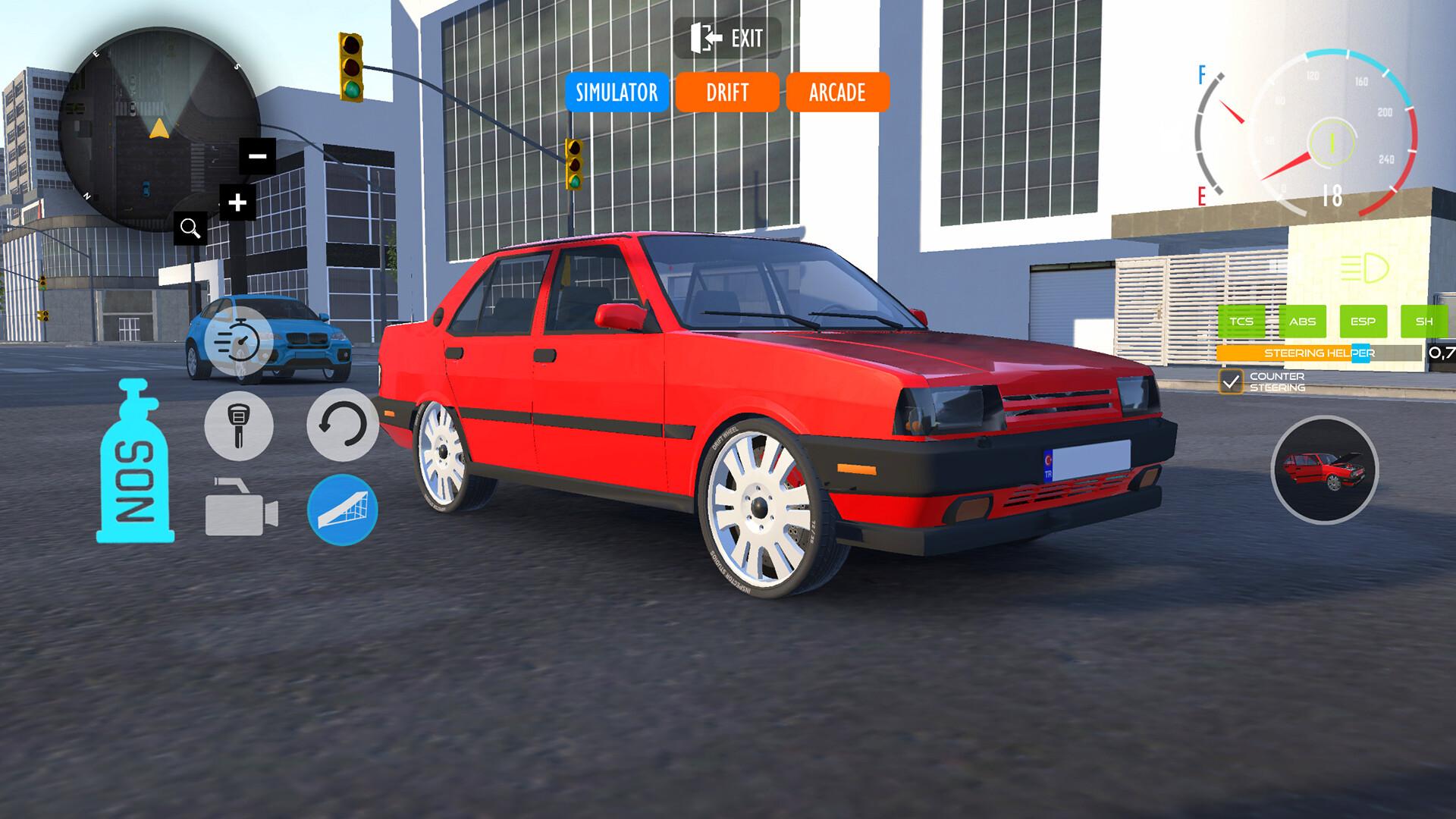The width and height of the screenshot is (1456, 819).
Task: Choose Arcade driving mode
Action: pos(837,93)
